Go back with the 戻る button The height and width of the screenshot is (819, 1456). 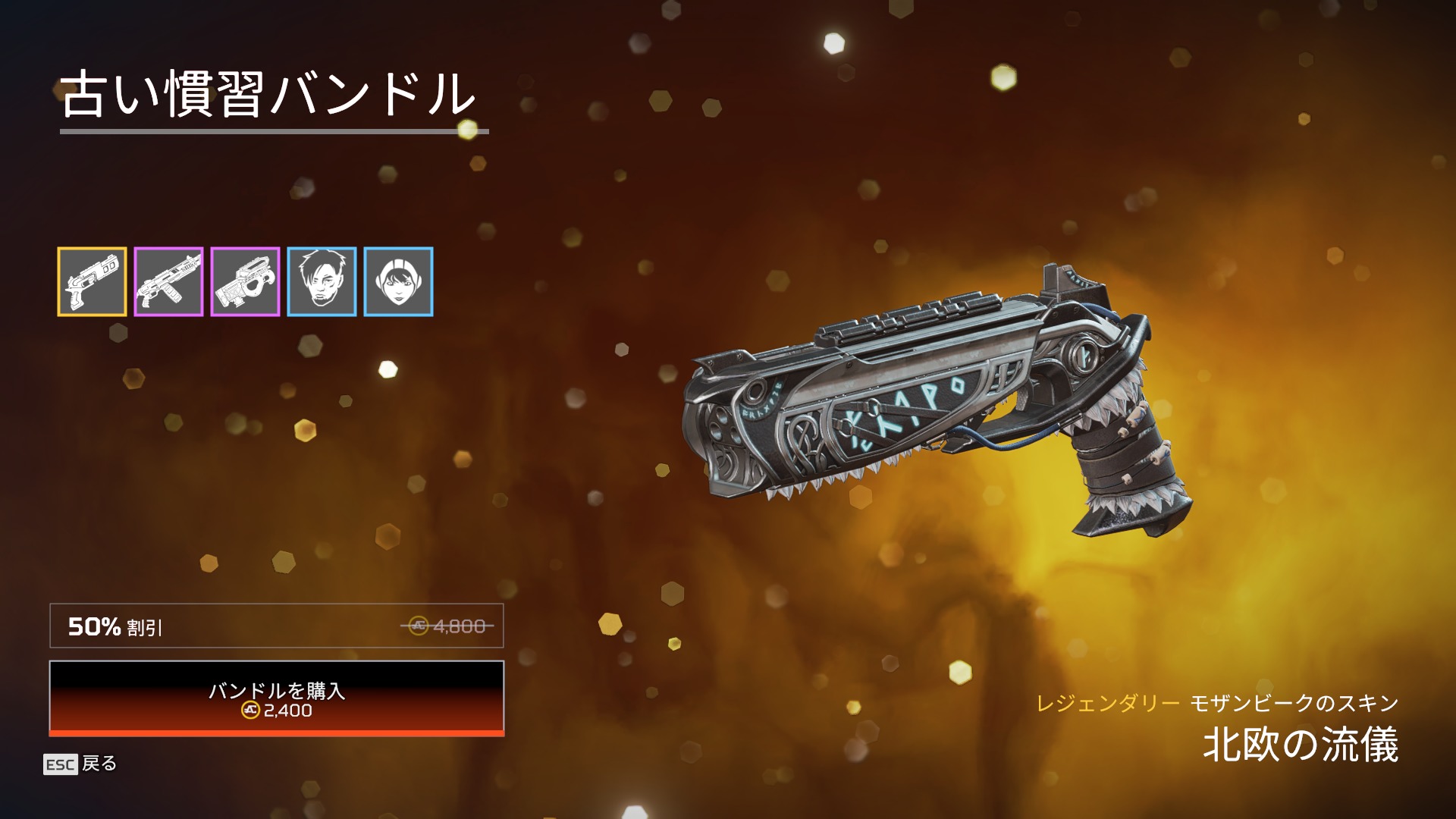80,764
